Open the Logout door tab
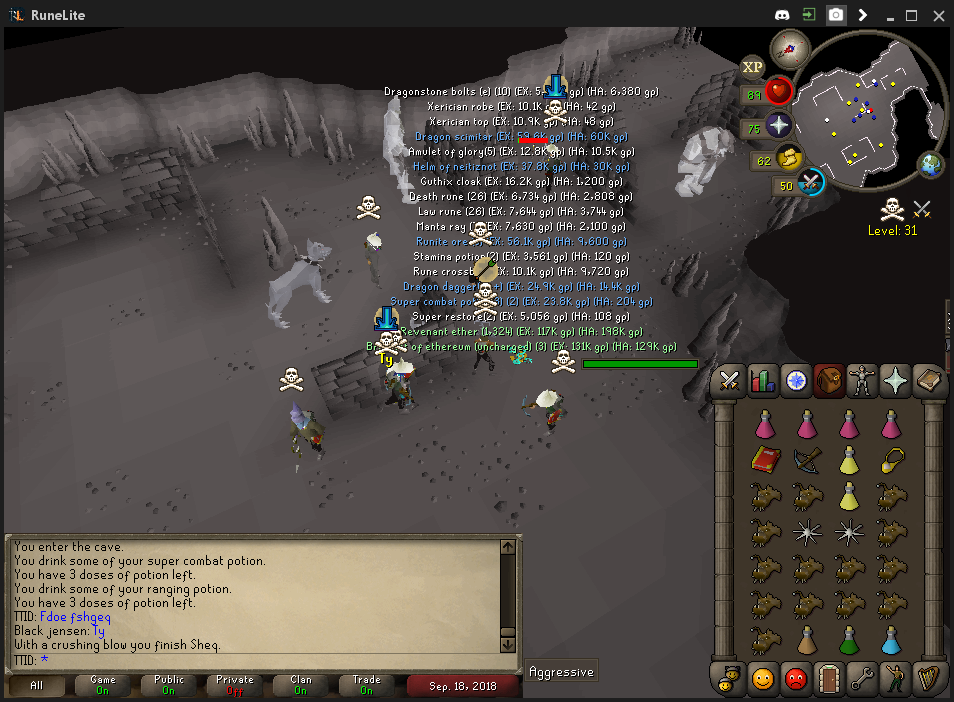The width and height of the screenshot is (954, 702). coord(828,678)
